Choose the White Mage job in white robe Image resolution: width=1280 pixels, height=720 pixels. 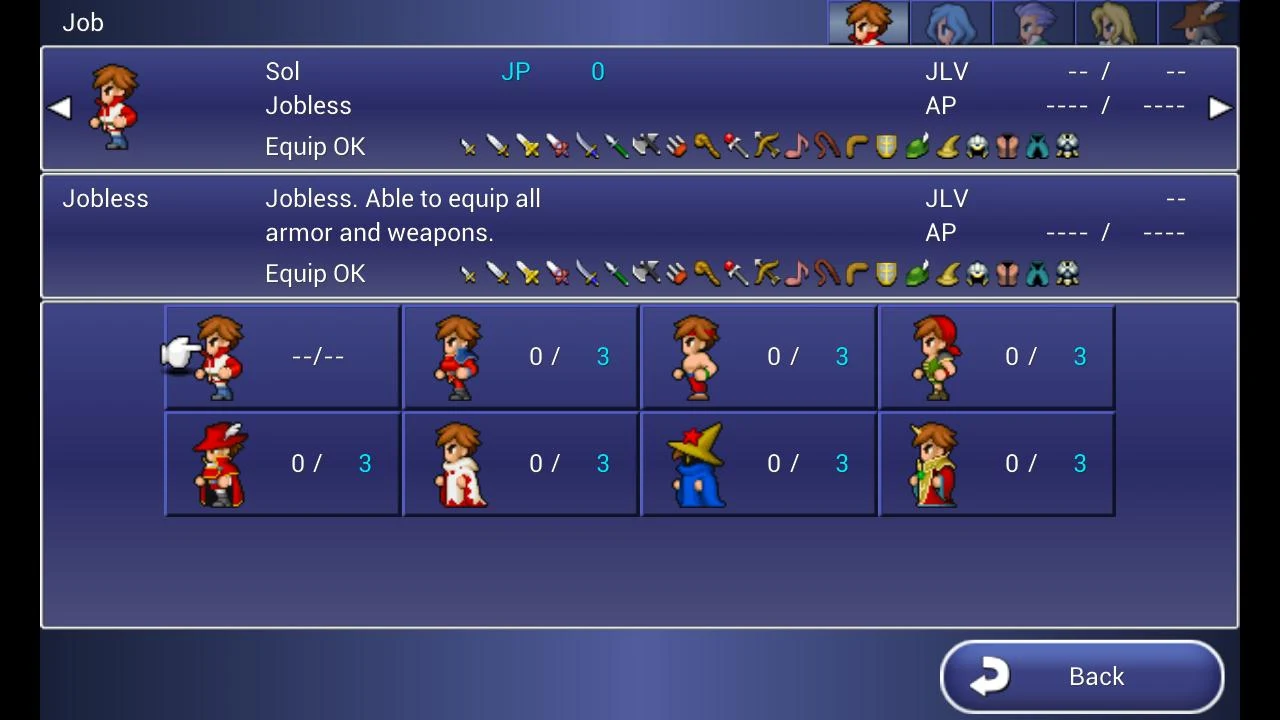coord(520,464)
